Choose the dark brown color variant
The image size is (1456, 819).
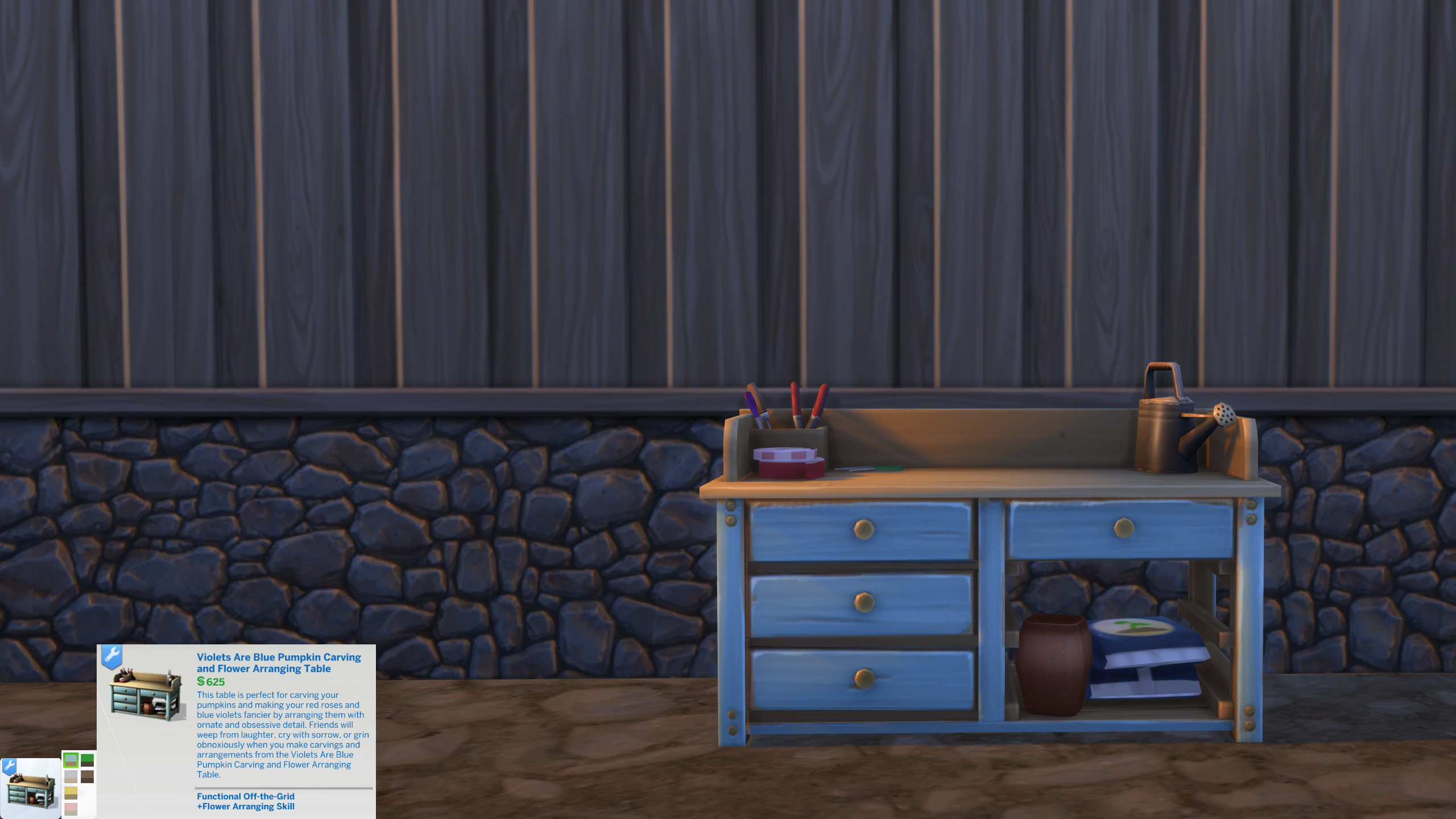tap(87, 777)
